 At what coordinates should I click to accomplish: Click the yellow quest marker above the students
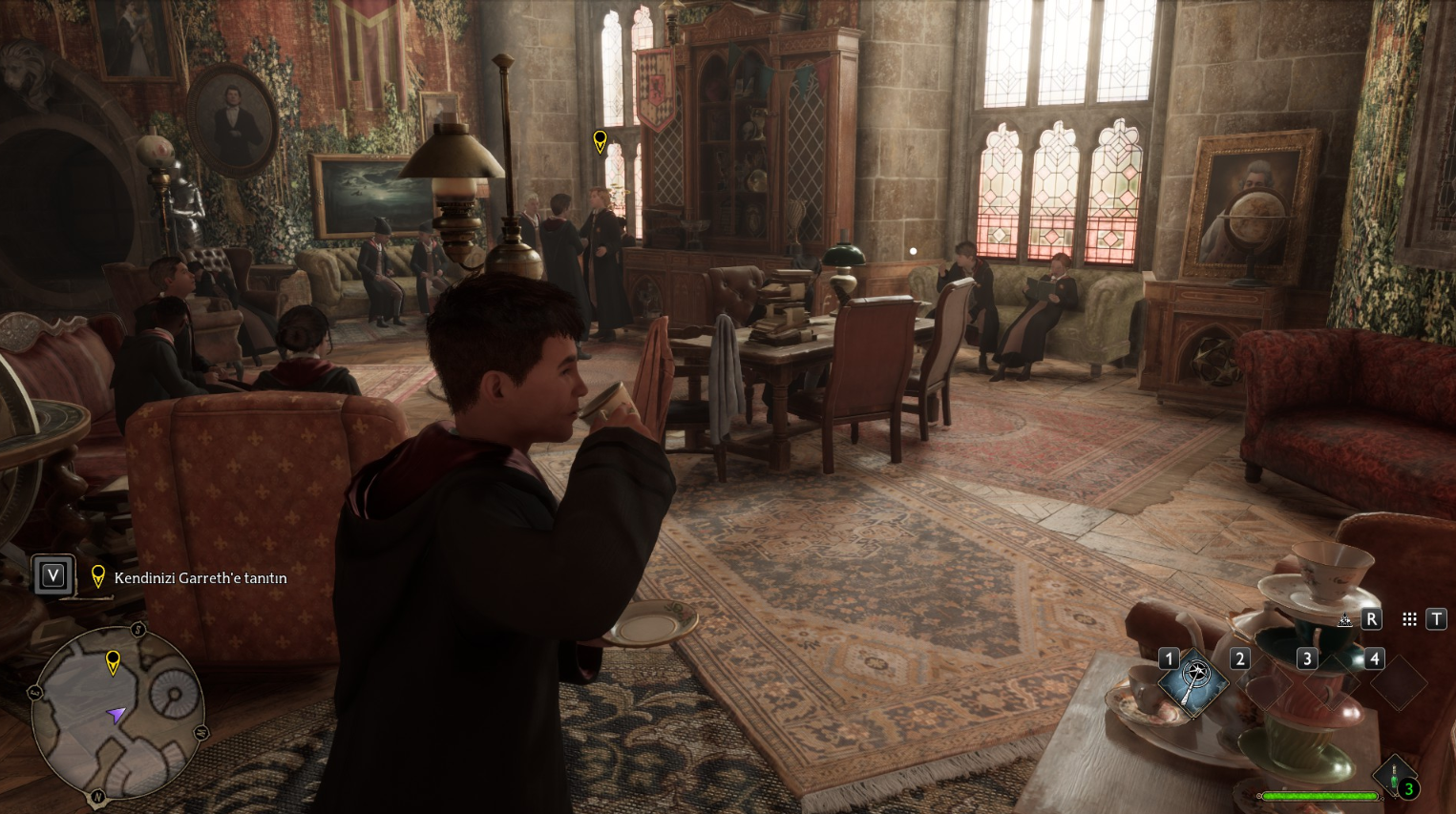(x=600, y=140)
